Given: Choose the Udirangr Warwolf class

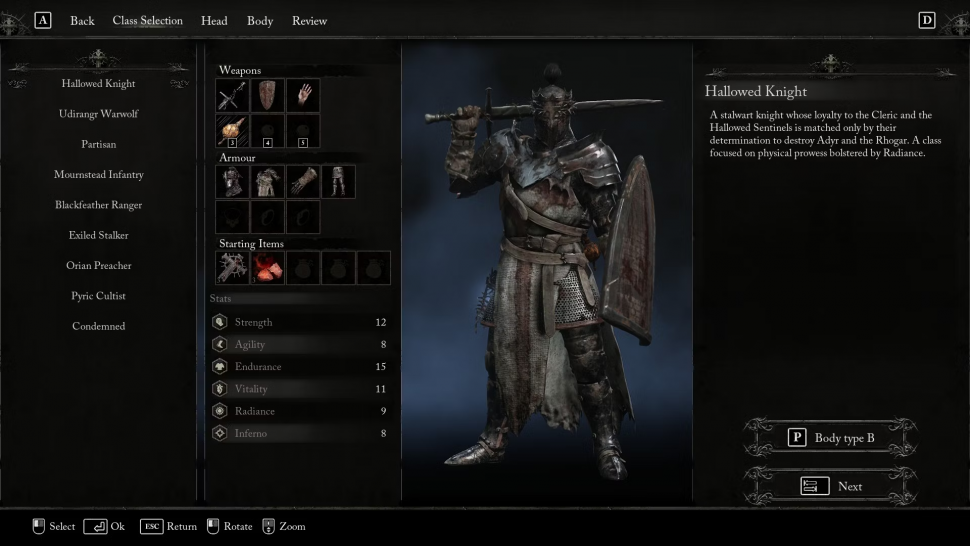Looking at the screenshot, I should [x=98, y=114].
